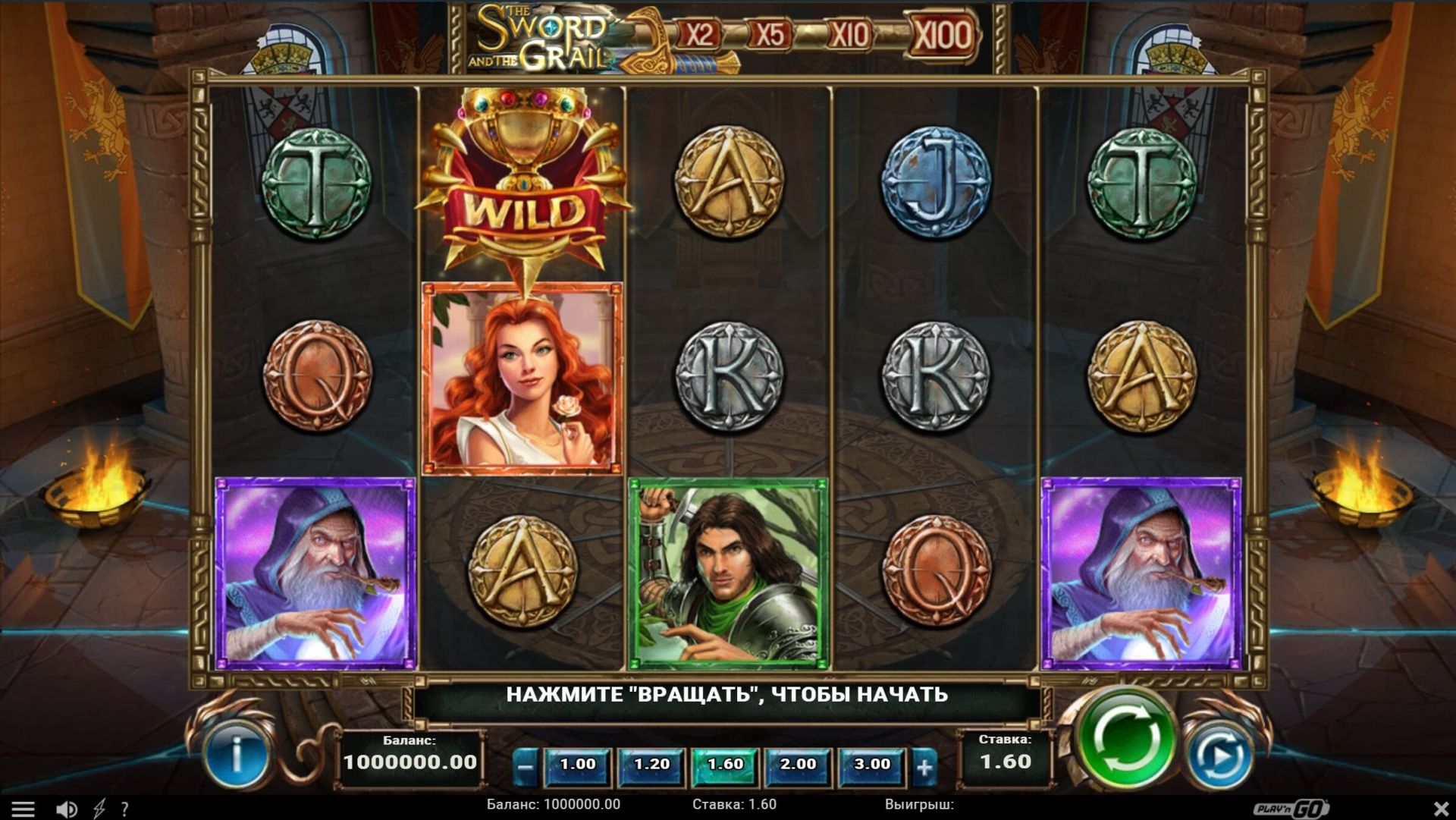1456x820 pixels.
Task: Open help with the question mark
Action: (125, 809)
